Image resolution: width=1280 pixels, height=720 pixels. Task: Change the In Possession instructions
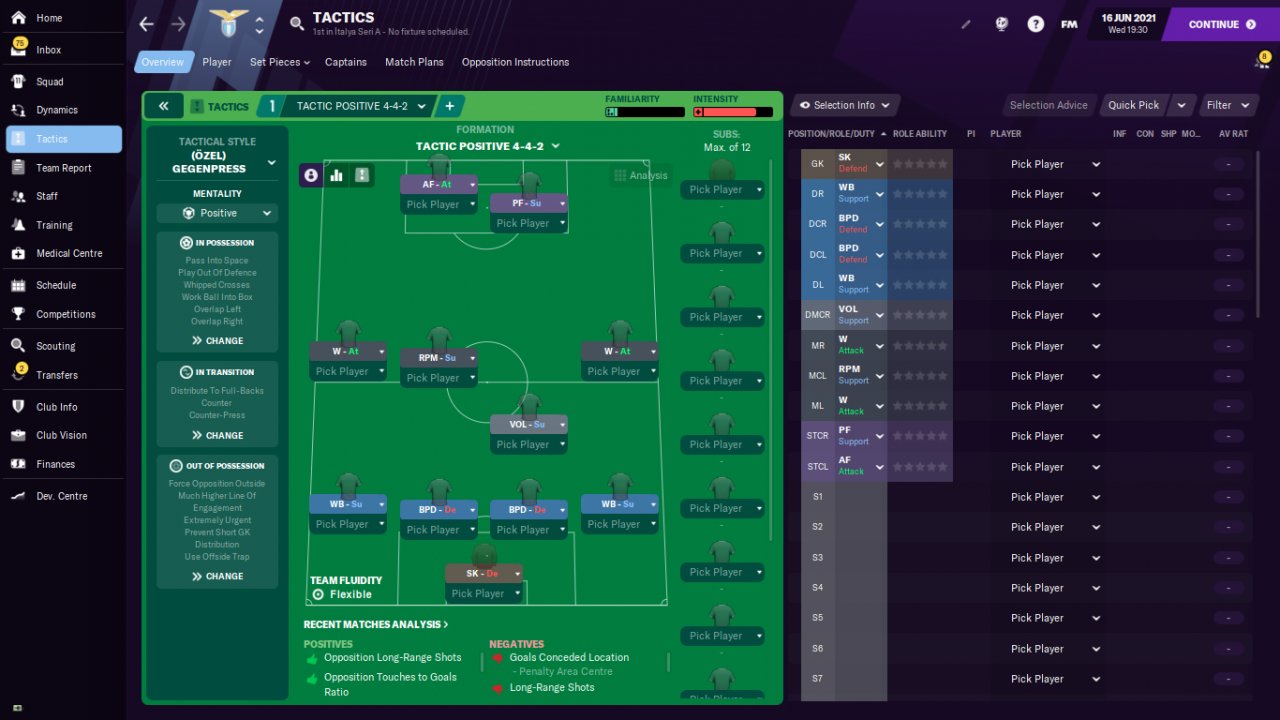217,341
